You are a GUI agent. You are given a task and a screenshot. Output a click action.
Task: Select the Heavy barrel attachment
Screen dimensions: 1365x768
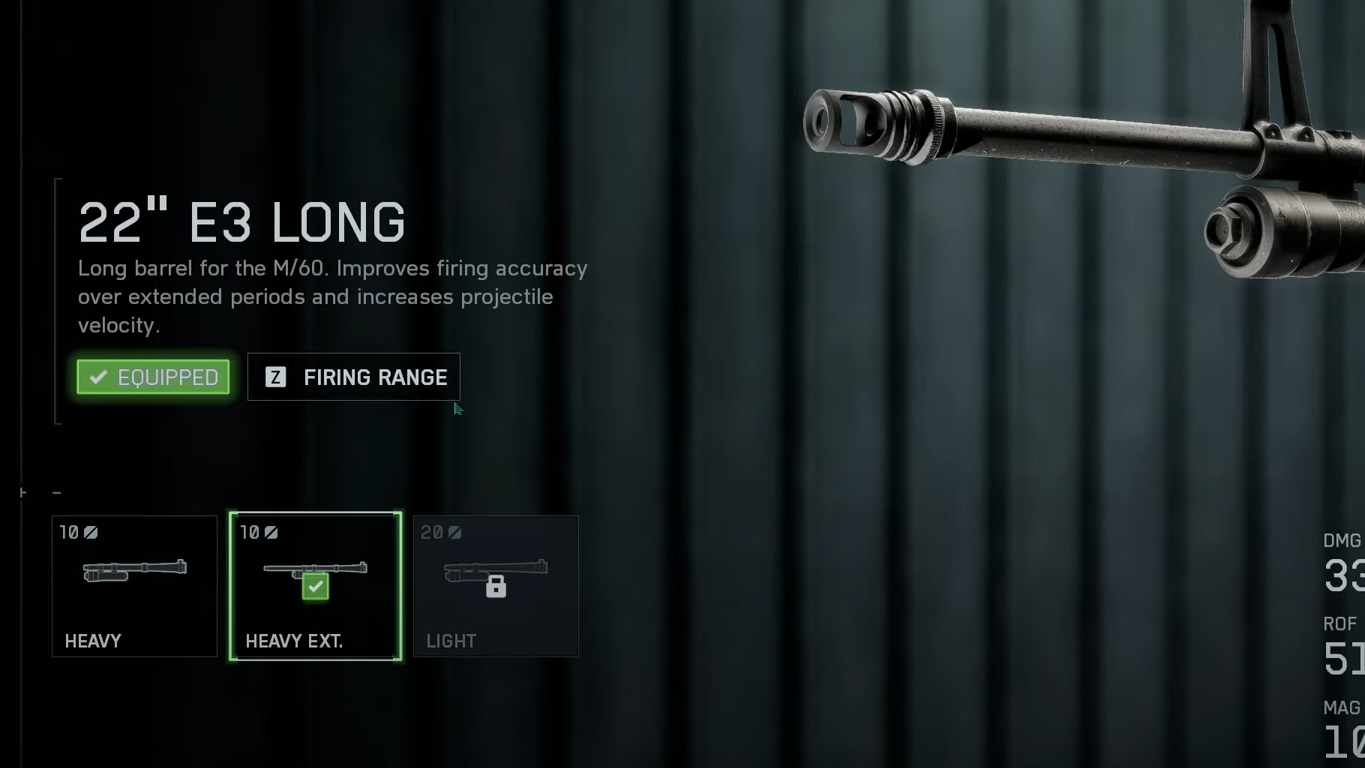(134, 586)
